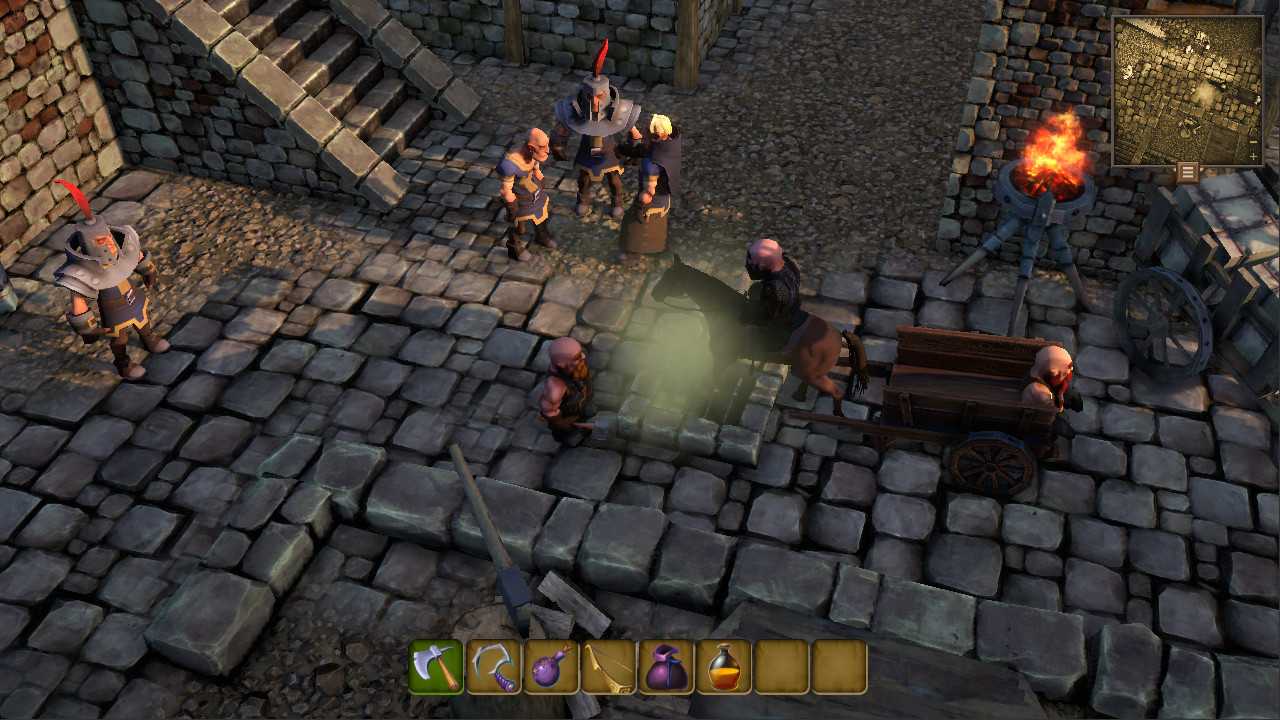Image resolution: width=1280 pixels, height=720 pixels.
Task: Zoom in the minimap with plus
Action: click(x=1254, y=157)
